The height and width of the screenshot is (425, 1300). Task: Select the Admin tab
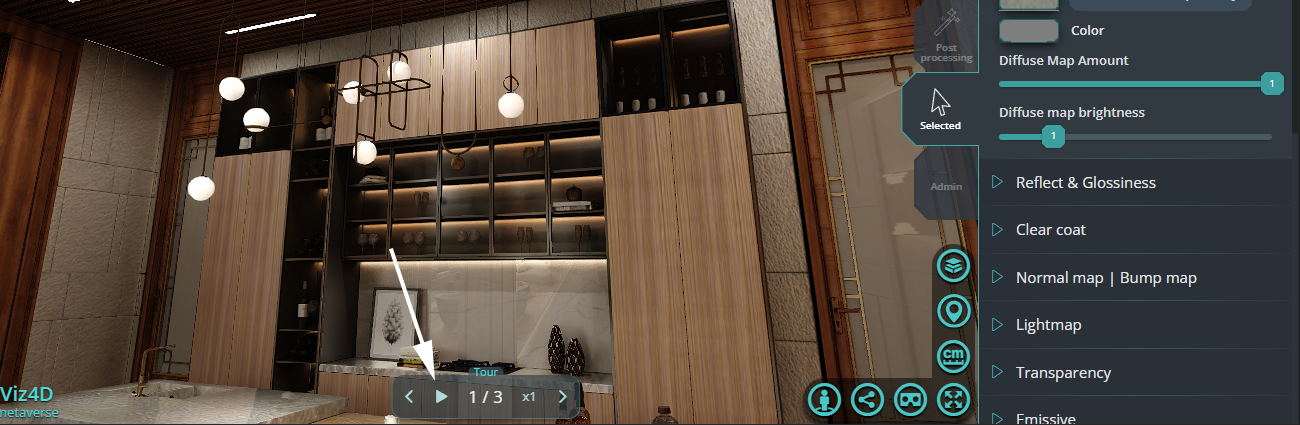click(946, 186)
